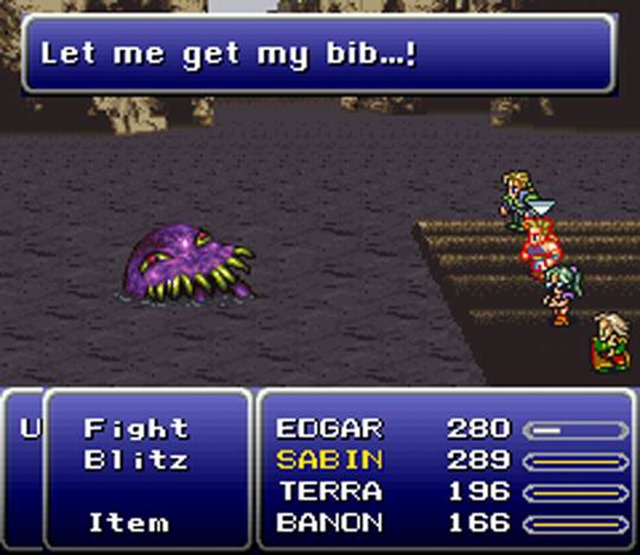Viewport: 640px width, 555px height.
Task: Open the Item command
Action: point(129,522)
